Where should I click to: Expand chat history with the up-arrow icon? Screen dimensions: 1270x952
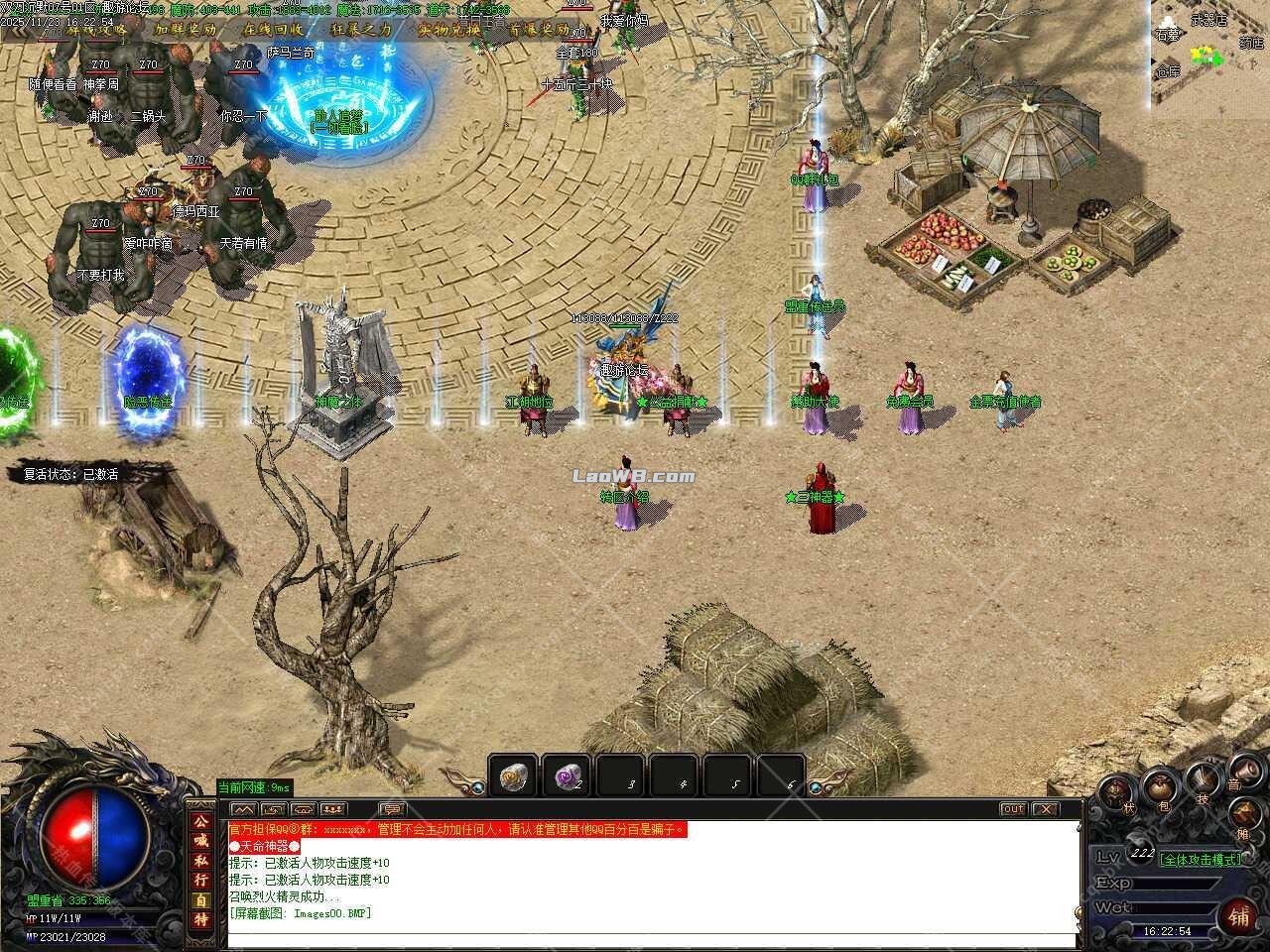click(244, 809)
